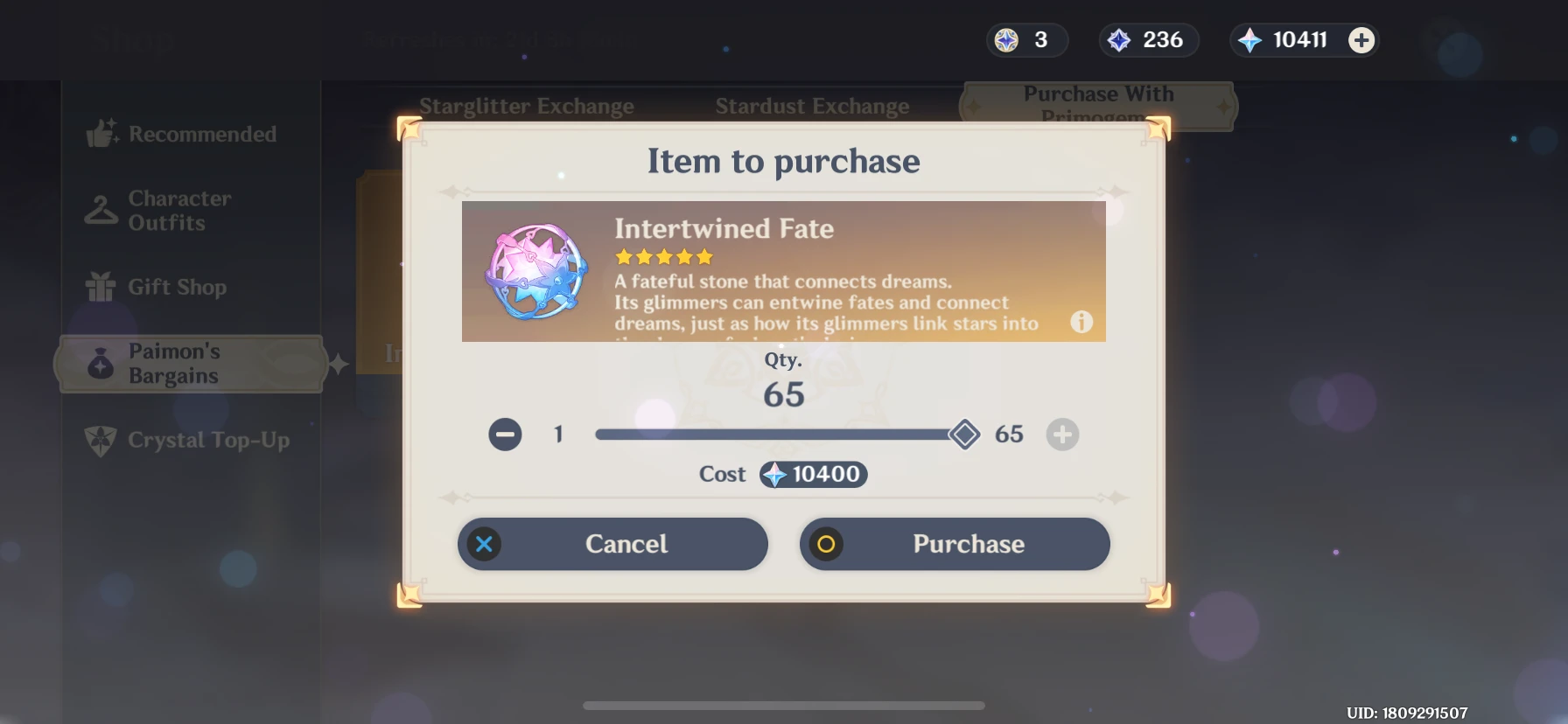The height and width of the screenshot is (724, 1568).
Task: Switch to the Stardust Exchange tab
Action: pyautogui.click(x=812, y=106)
